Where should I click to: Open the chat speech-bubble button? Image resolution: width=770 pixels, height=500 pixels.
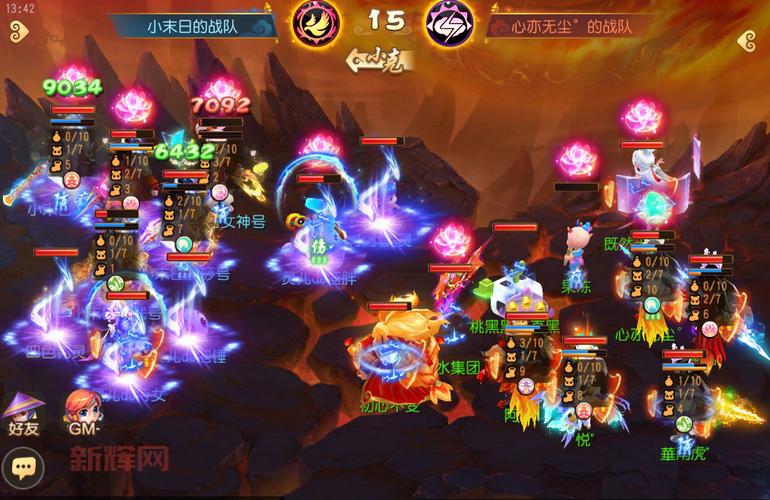click(x=21, y=466)
